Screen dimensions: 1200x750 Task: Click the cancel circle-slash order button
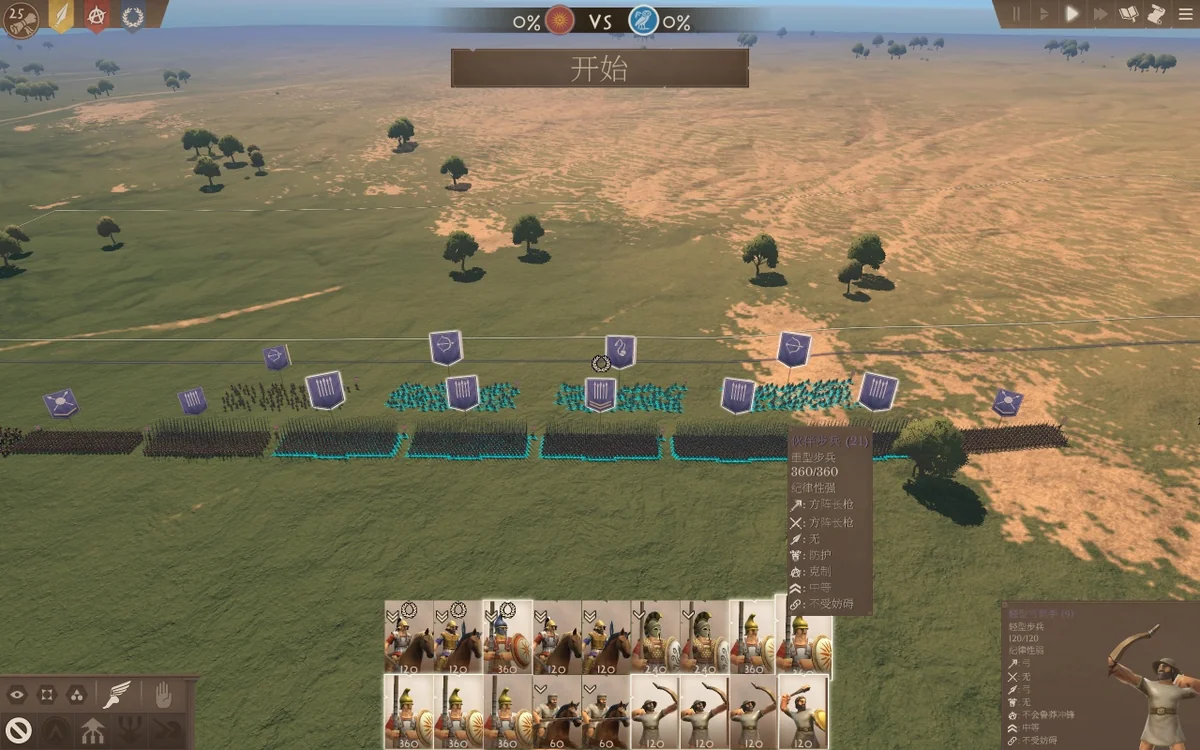(x=17, y=729)
